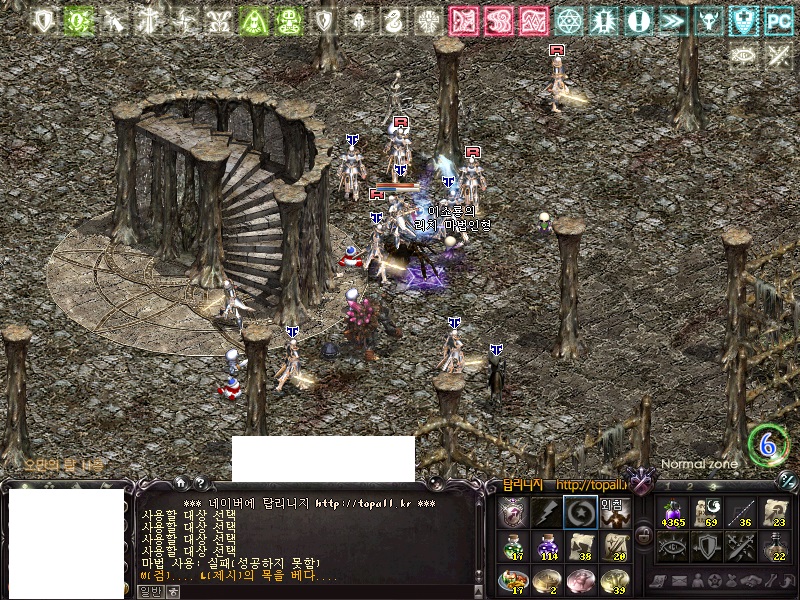Open the question mark help button
Image resolution: width=800 pixels, height=600 pixels.
[x=201, y=482]
